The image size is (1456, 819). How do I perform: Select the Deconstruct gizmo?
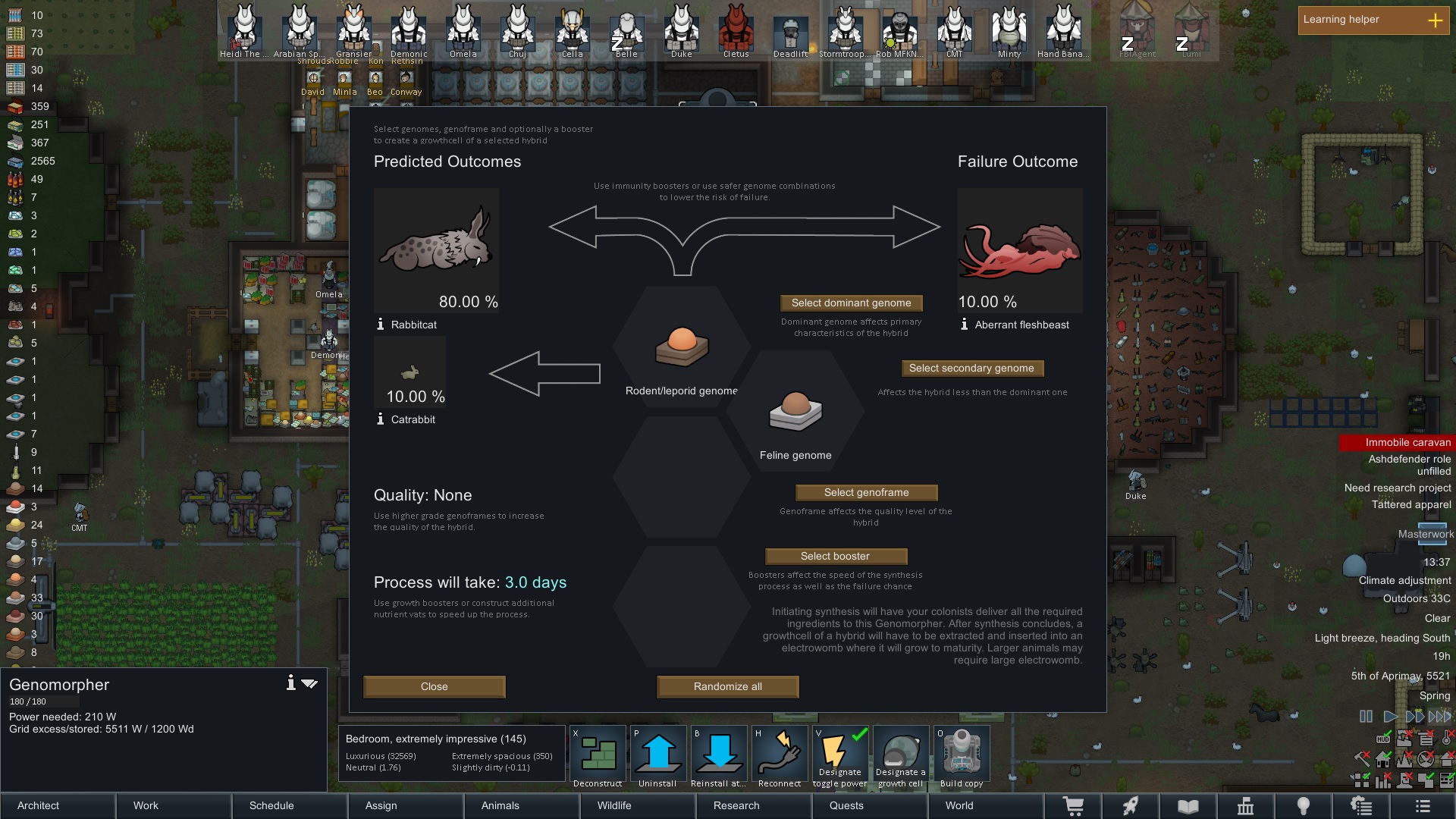[598, 752]
